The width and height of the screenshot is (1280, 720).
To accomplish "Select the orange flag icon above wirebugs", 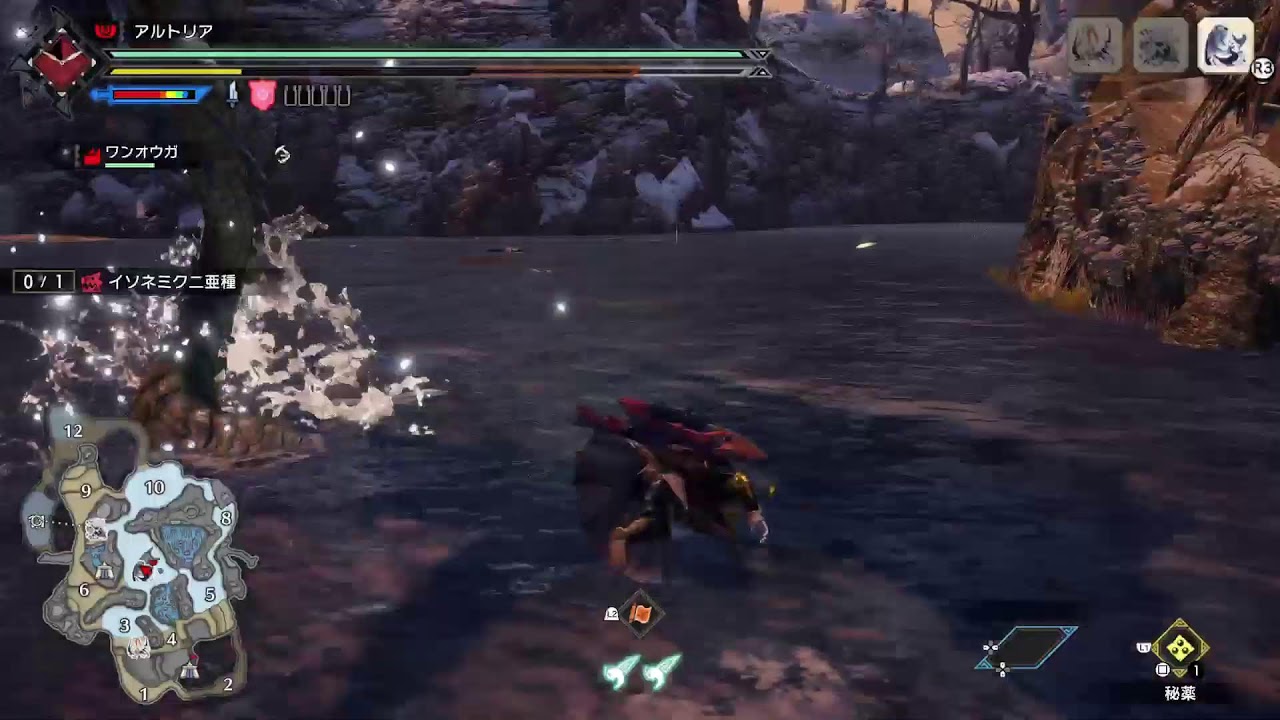I will point(640,614).
